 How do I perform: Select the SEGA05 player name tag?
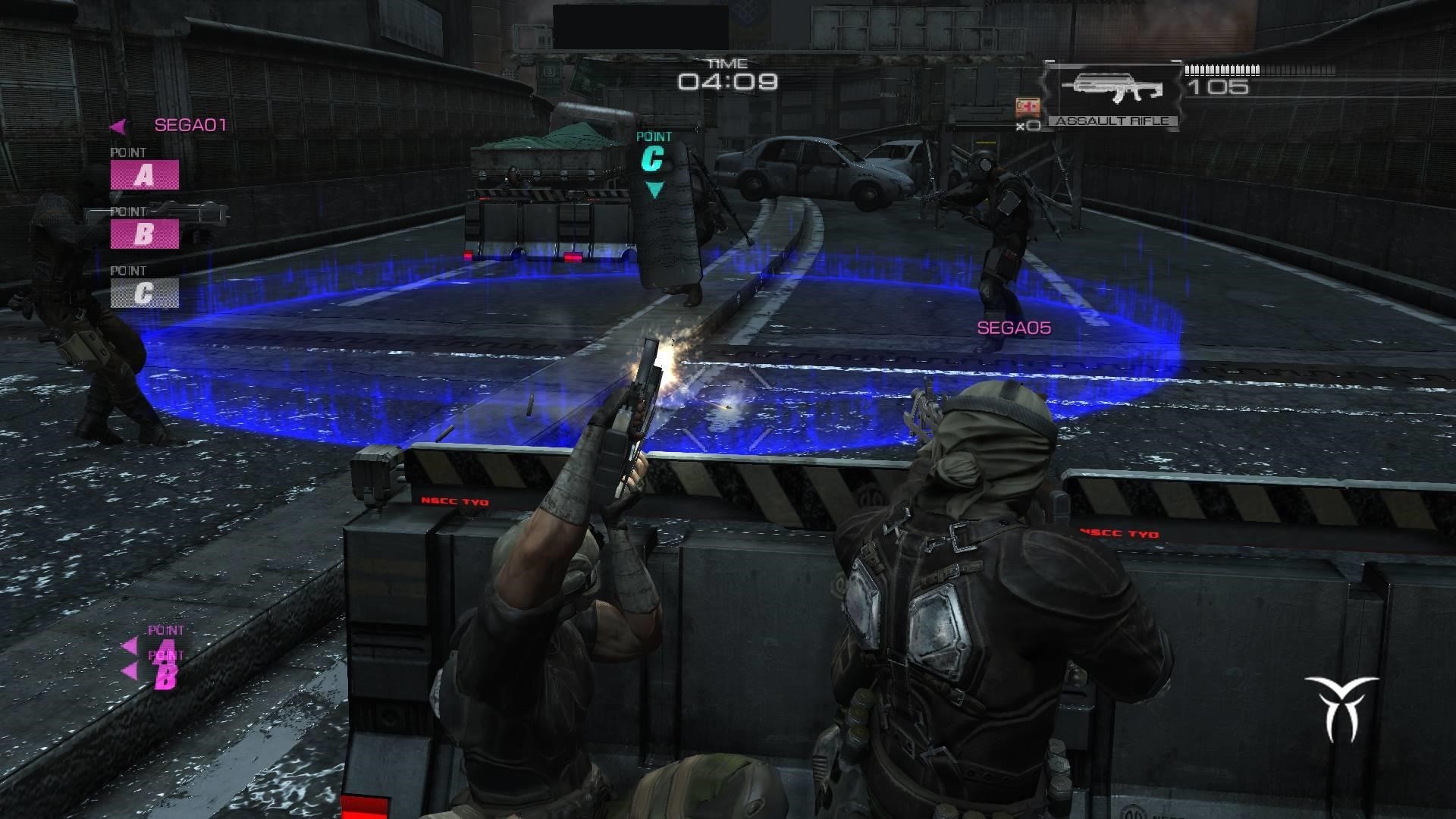pyautogui.click(x=1013, y=328)
